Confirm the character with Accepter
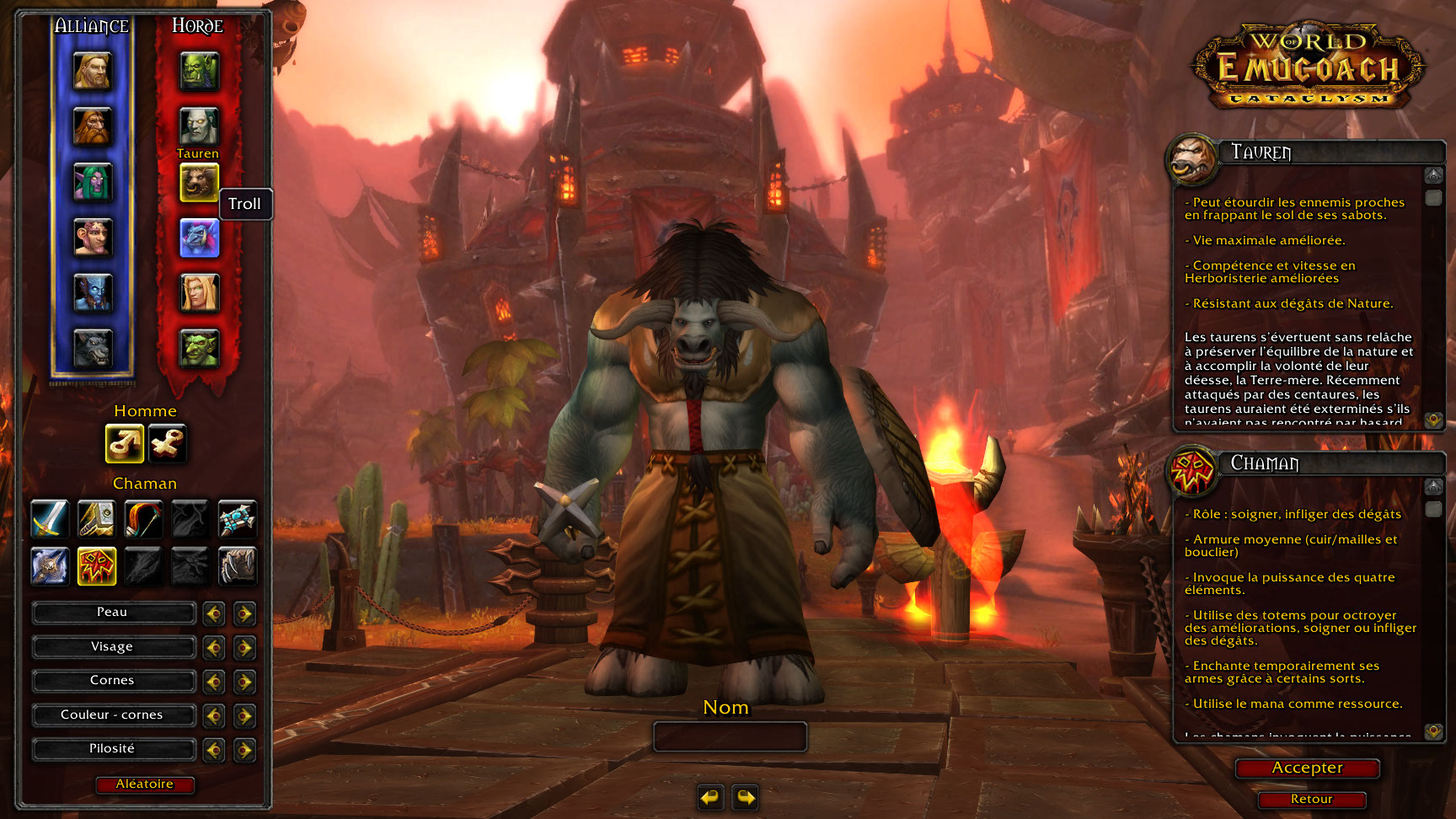Image resolution: width=1456 pixels, height=819 pixels. pyautogui.click(x=1307, y=768)
